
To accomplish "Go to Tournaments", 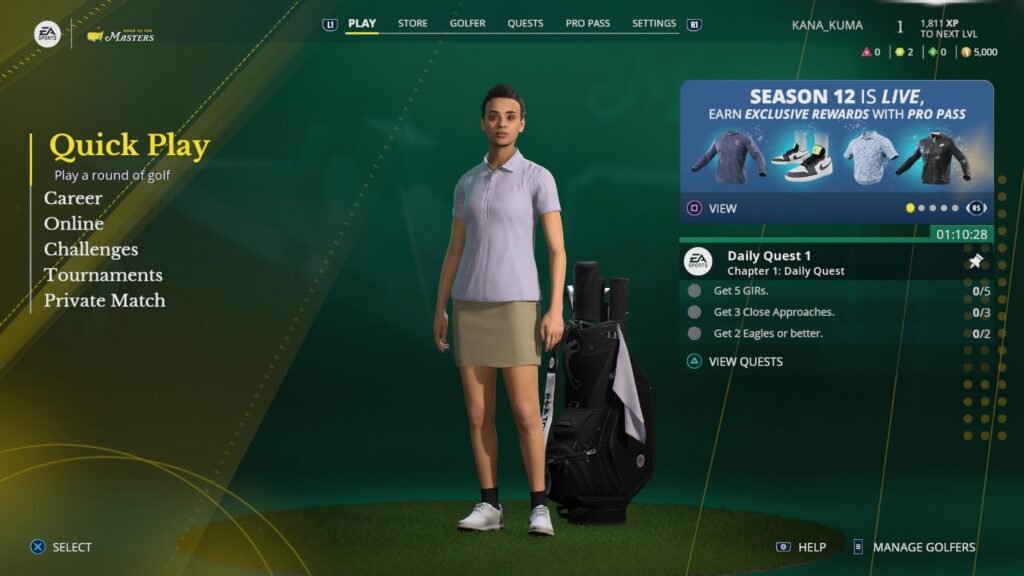I will pyautogui.click(x=103, y=275).
